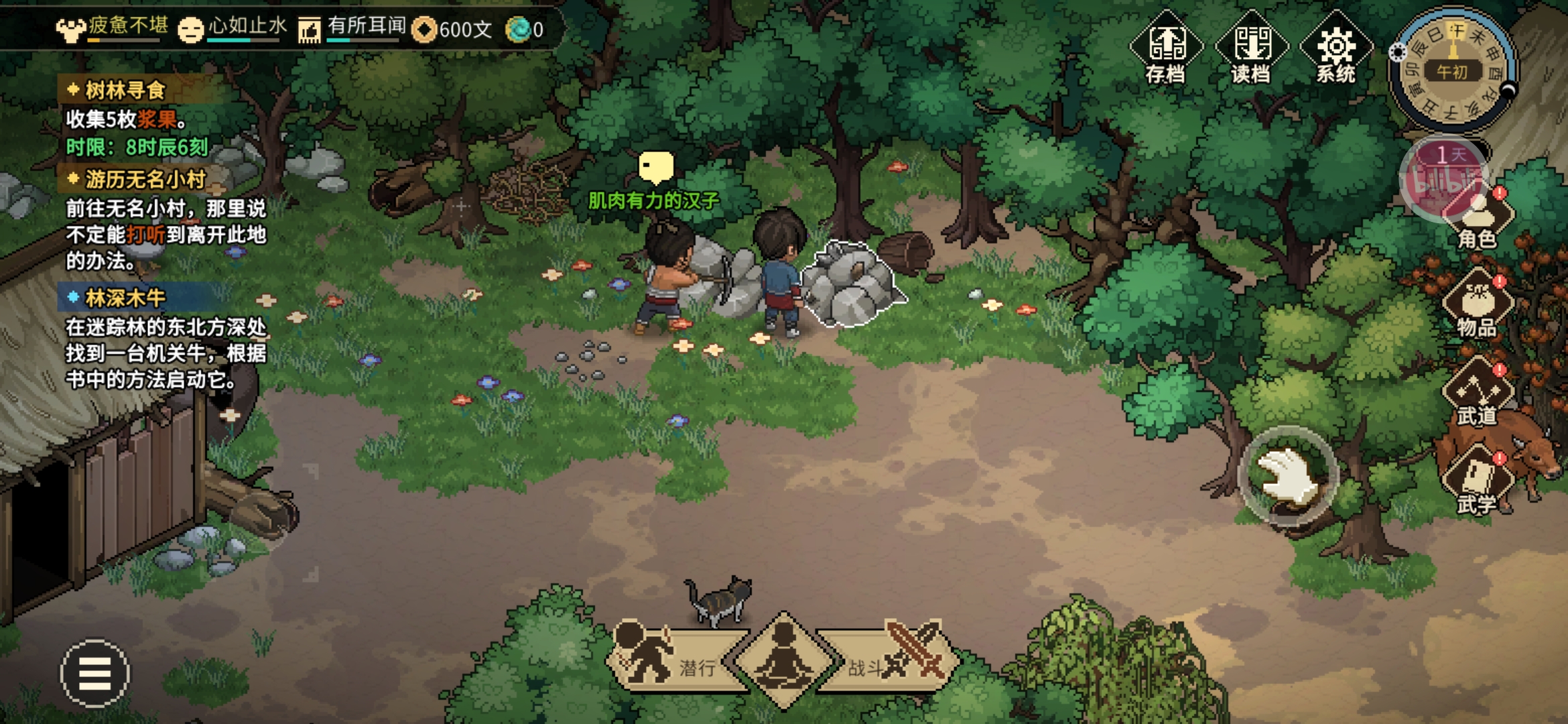Select the 树林寻食 quest tracker entry
This screenshot has width=1568, height=724.
125,90
